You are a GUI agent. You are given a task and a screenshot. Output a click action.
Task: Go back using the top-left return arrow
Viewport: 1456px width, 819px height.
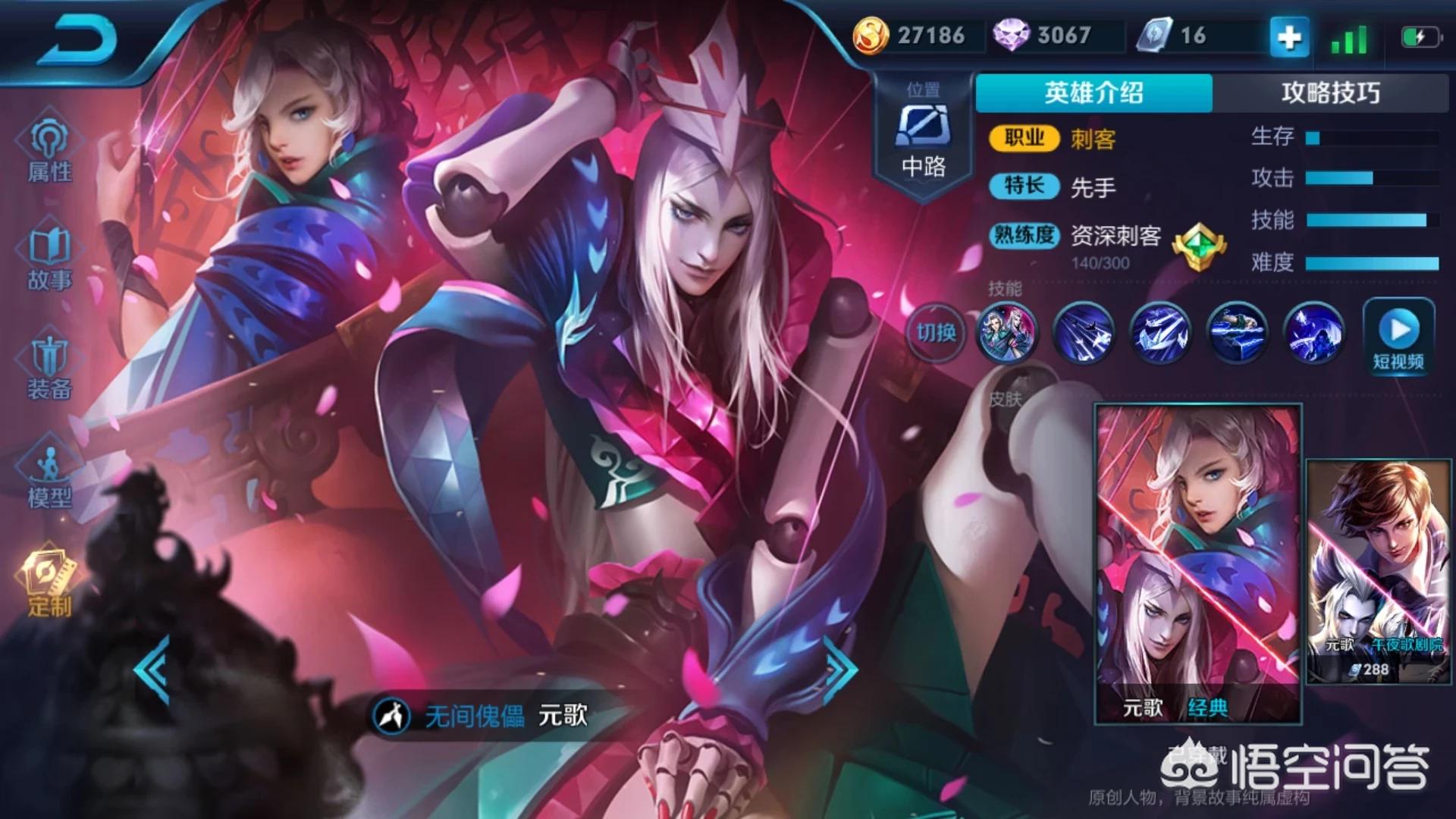tap(77, 38)
